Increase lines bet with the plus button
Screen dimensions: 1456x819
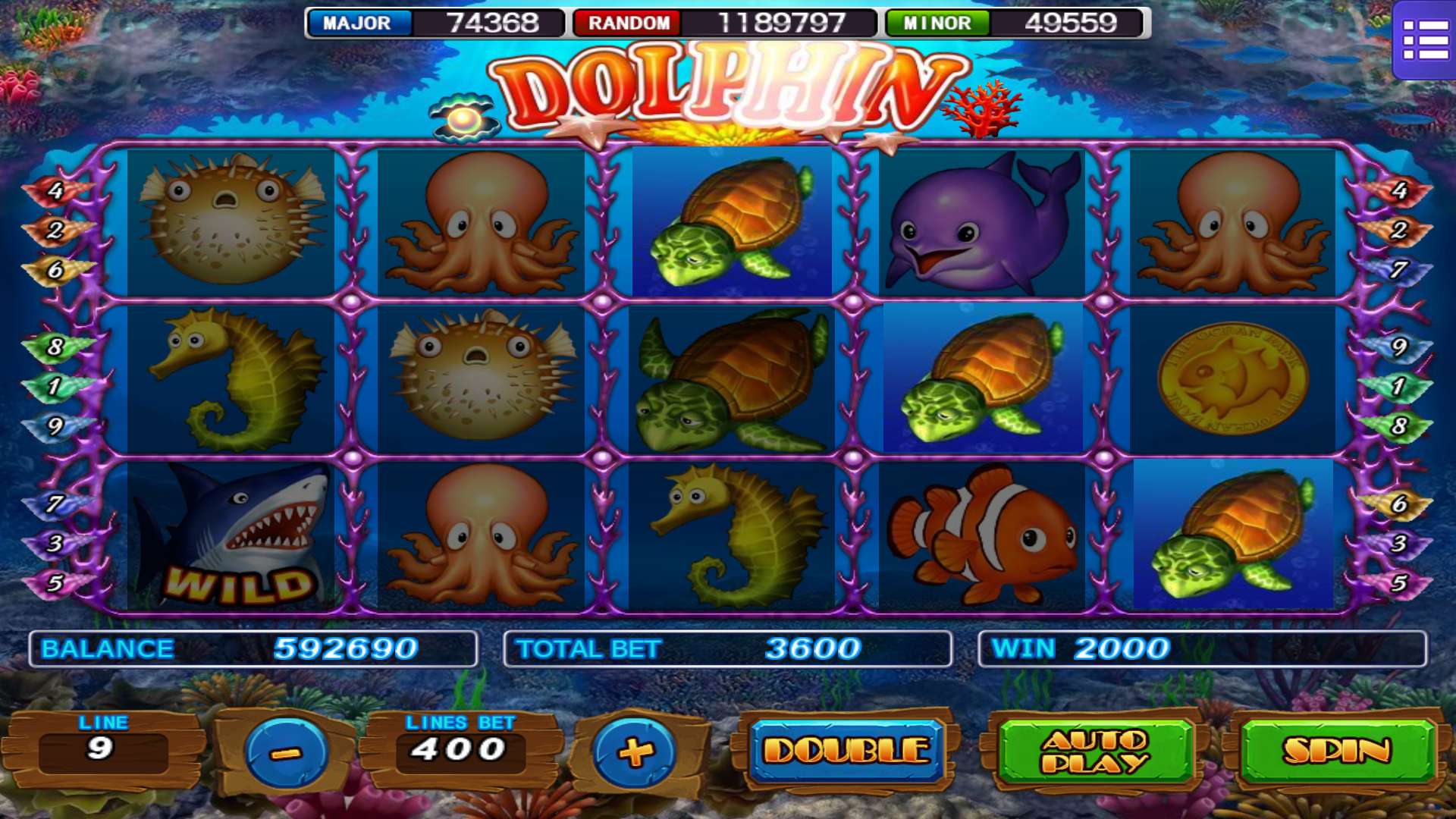635,752
